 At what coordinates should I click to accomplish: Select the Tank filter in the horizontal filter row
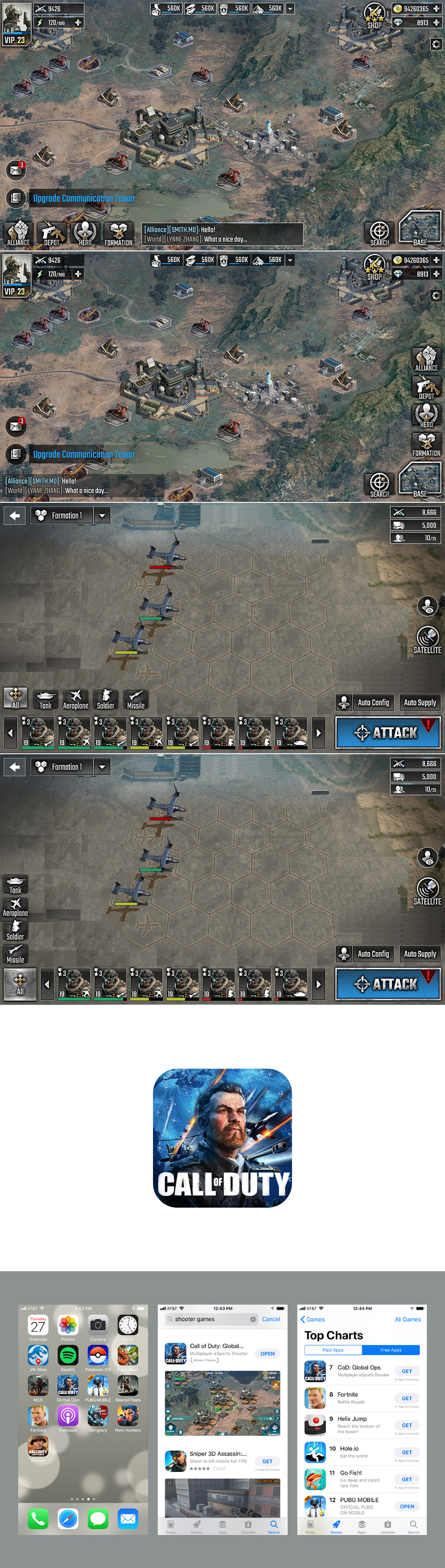pos(46,699)
